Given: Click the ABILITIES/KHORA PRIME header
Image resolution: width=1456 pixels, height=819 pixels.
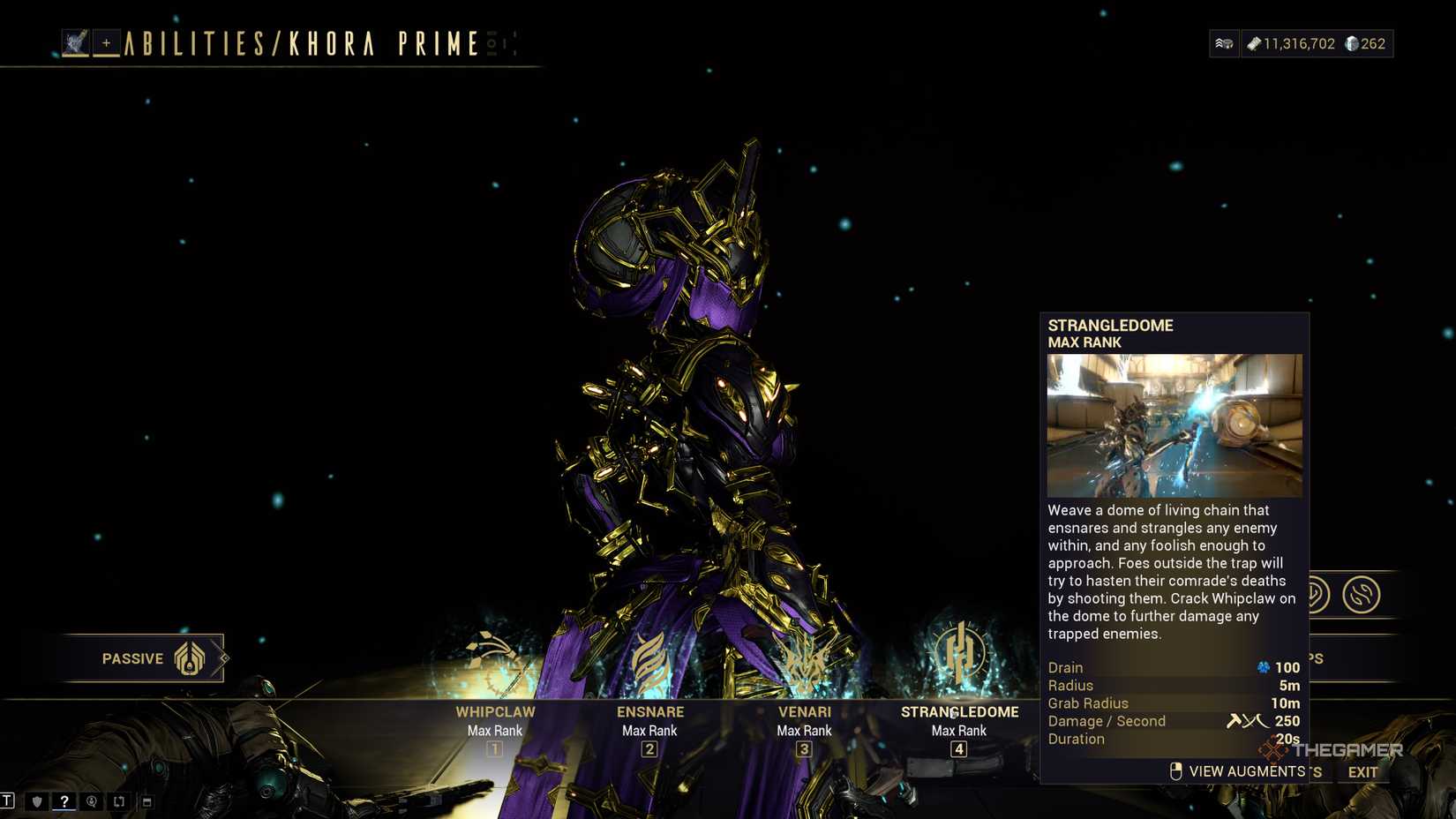Looking at the screenshot, I should (300, 42).
